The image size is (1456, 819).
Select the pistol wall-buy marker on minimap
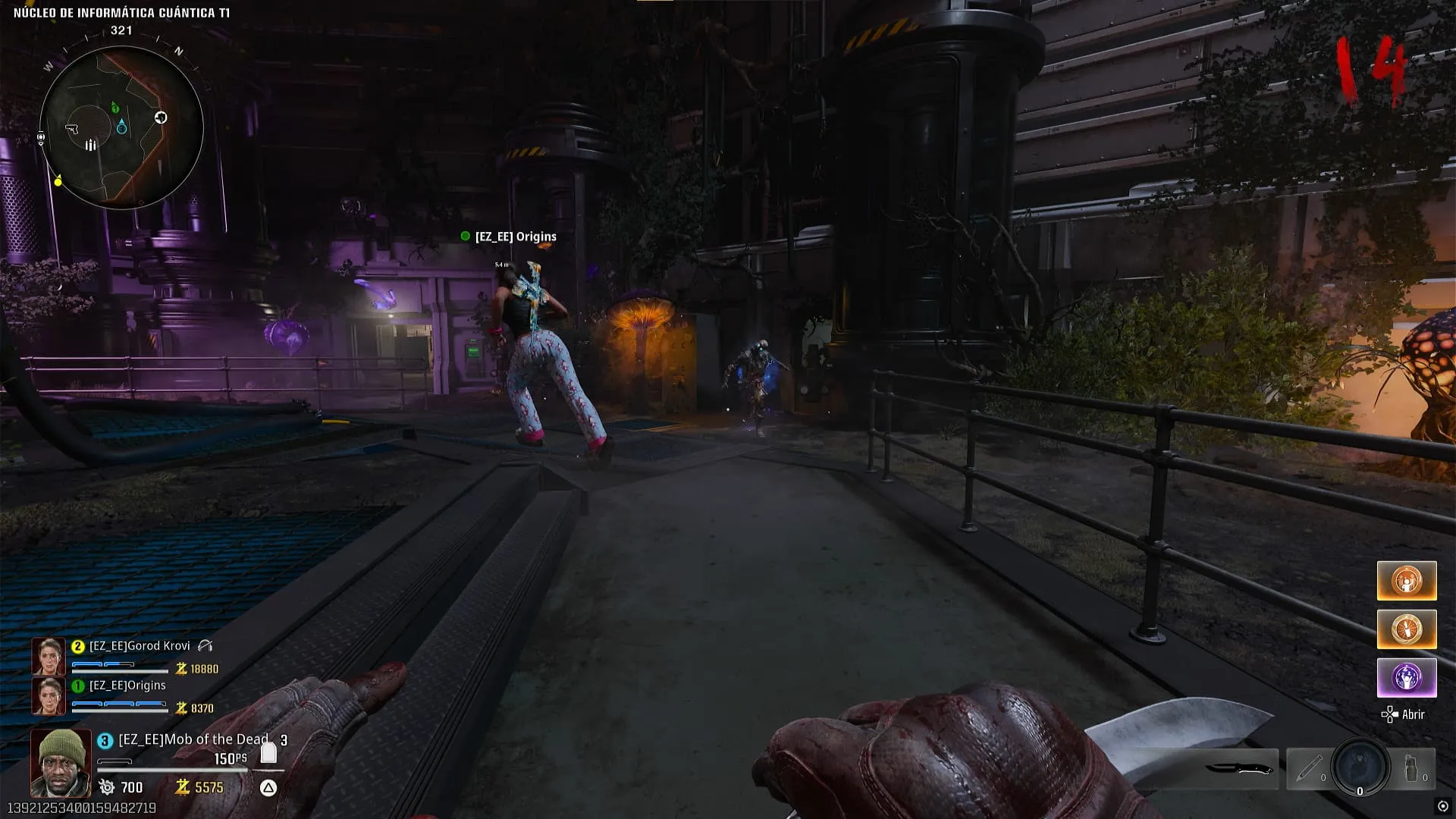coord(73,129)
